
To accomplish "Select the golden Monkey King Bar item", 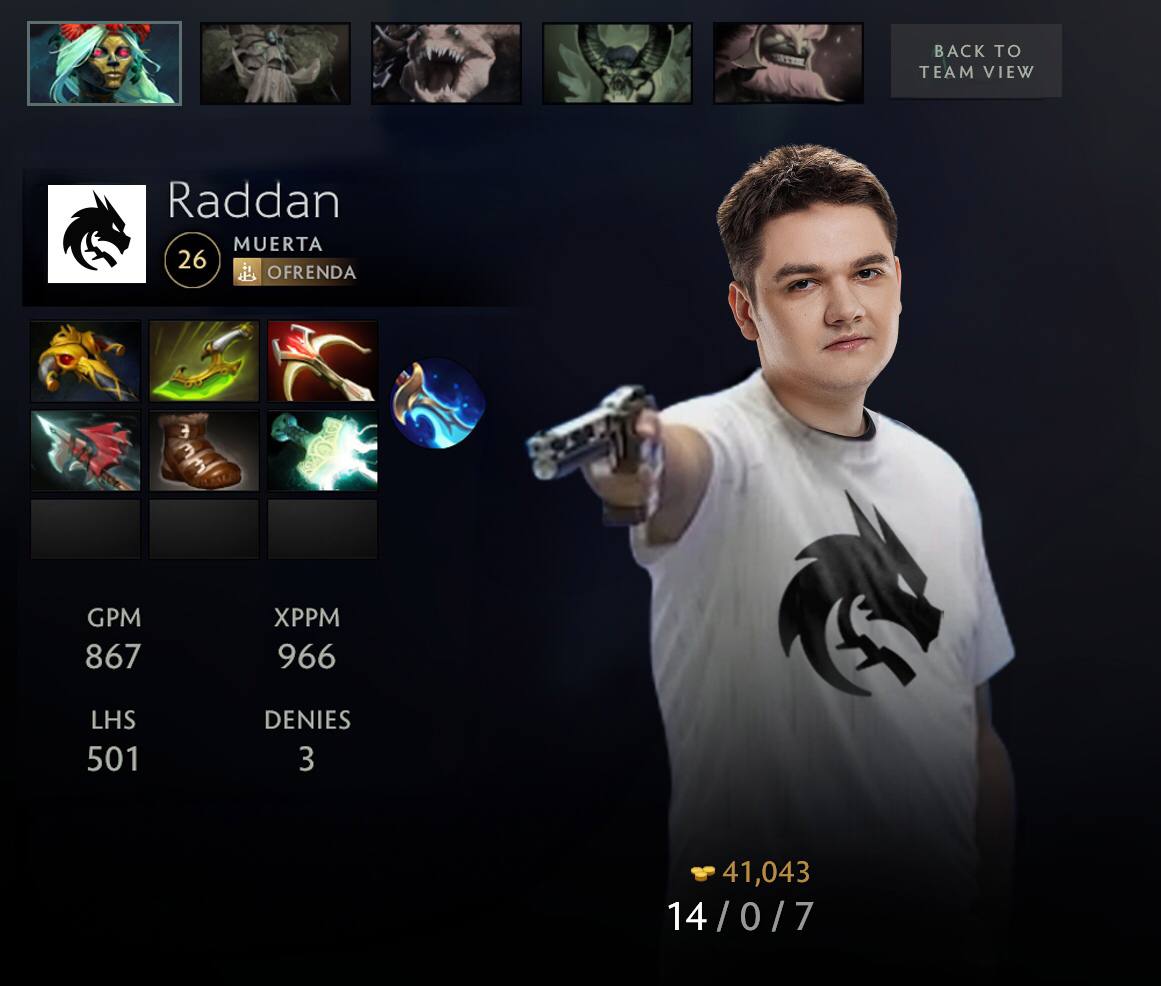I will click(x=85, y=361).
